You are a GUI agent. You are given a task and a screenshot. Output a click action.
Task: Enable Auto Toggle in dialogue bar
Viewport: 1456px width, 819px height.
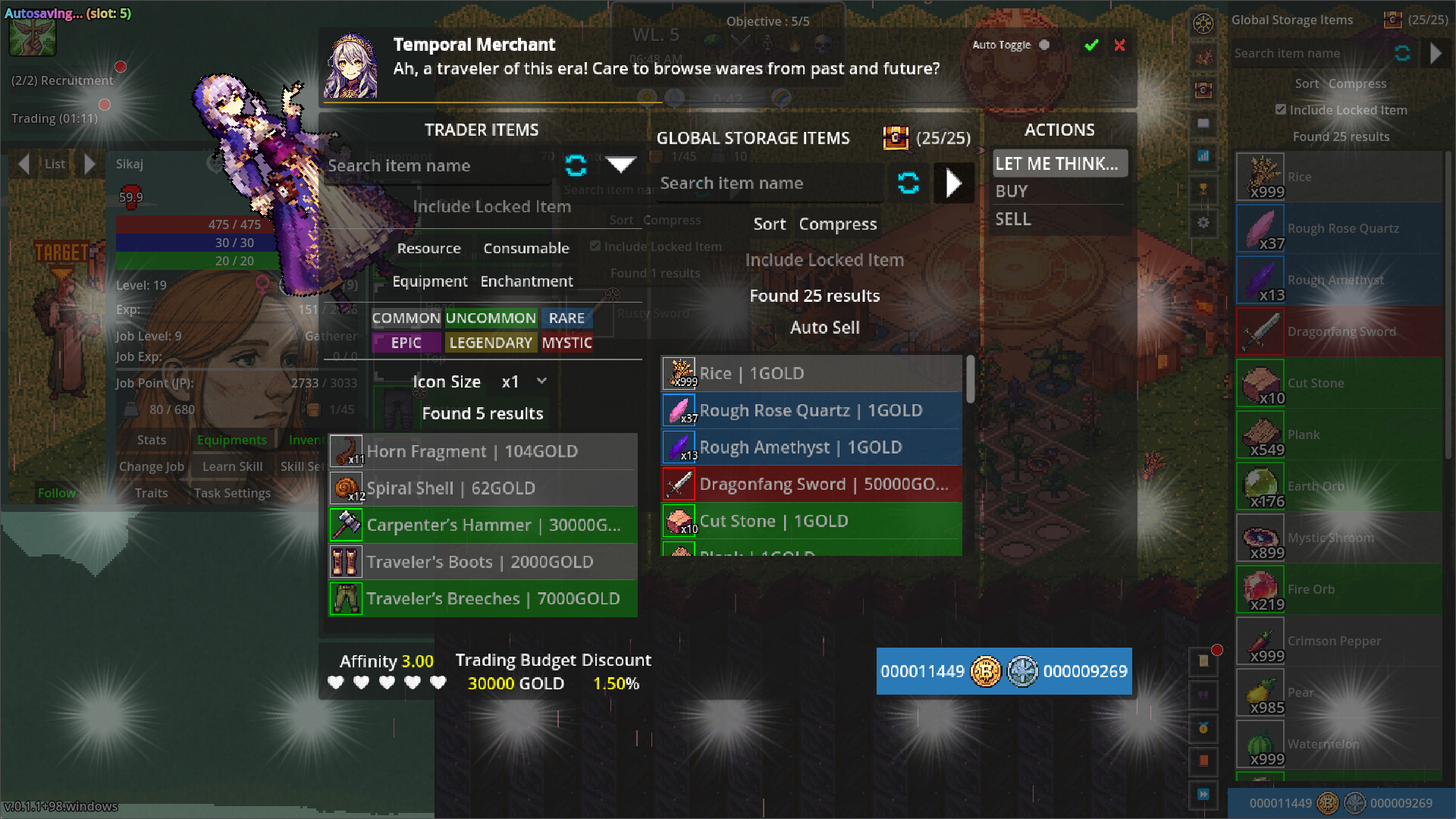[1044, 45]
